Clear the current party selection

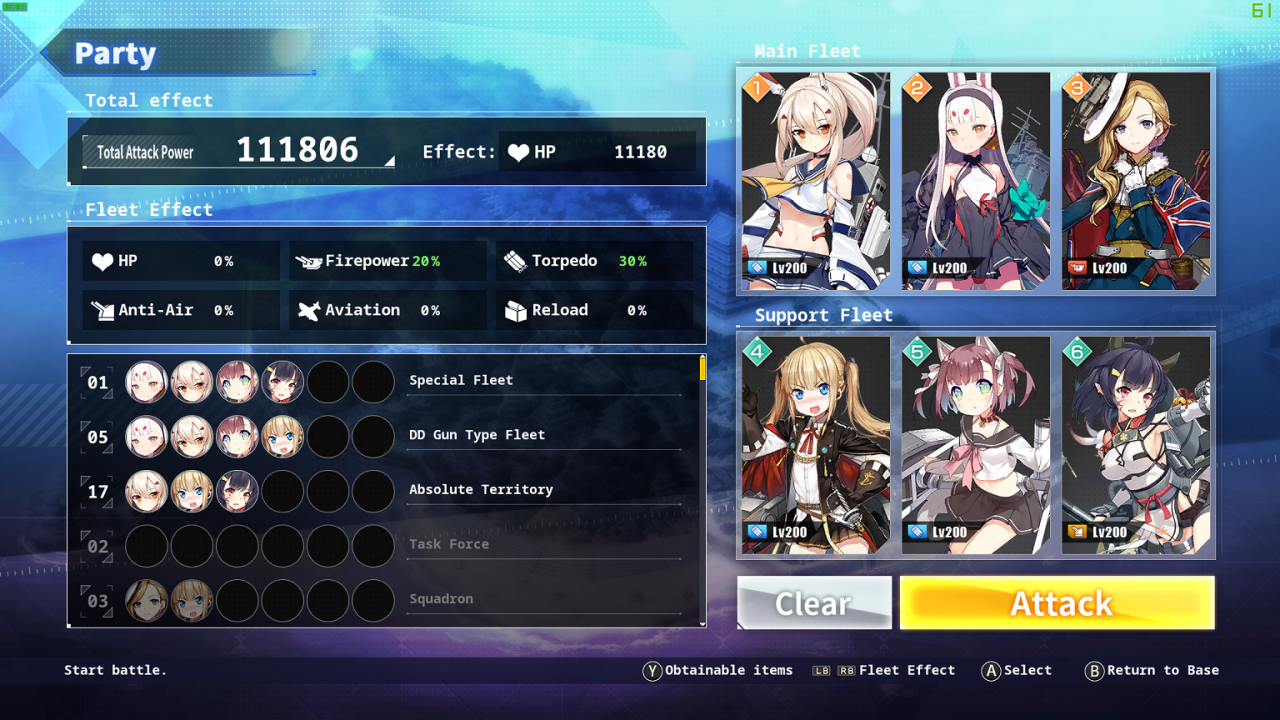click(x=814, y=603)
